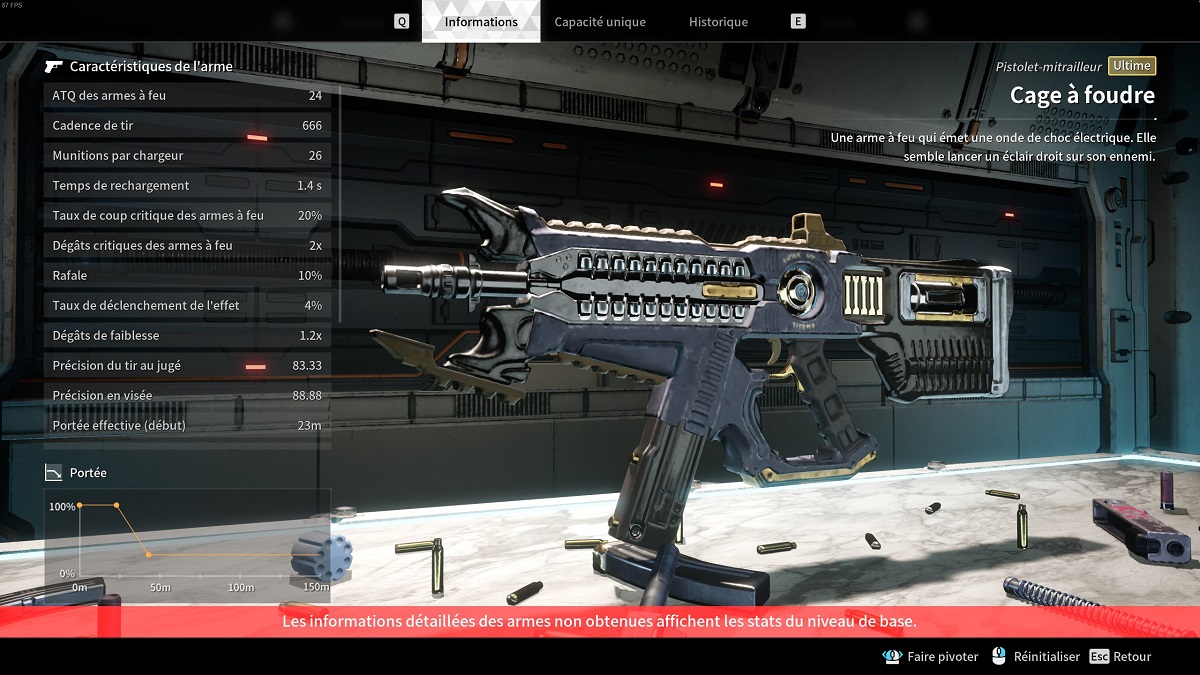Choose the Munitions par chargeur row

tap(187, 156)
